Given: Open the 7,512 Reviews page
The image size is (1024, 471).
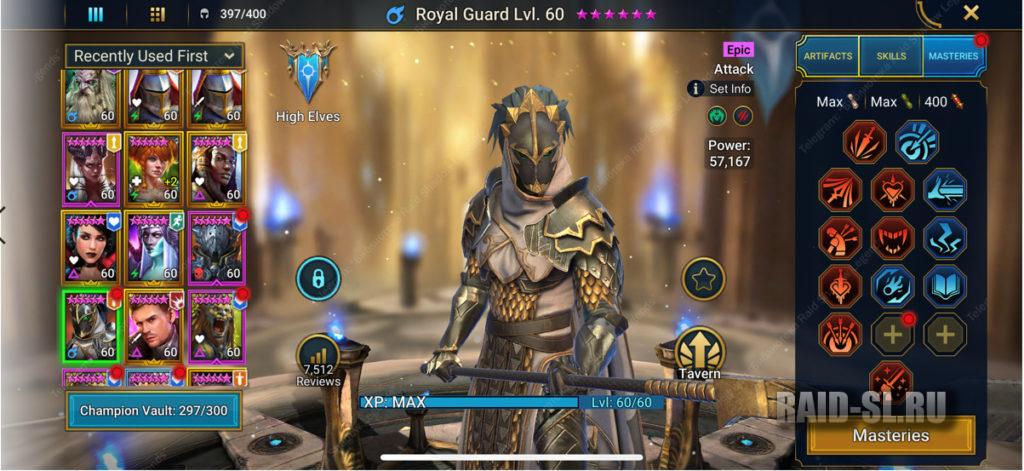Looking at the screenshot, I should tap(318, 360).
